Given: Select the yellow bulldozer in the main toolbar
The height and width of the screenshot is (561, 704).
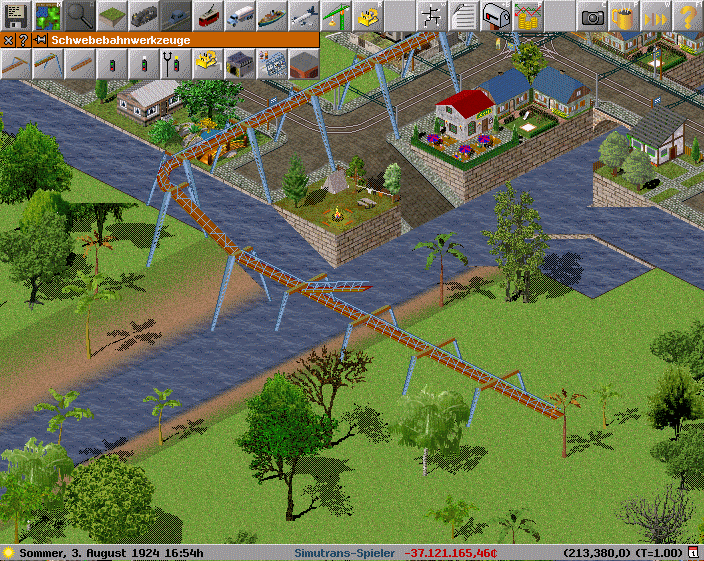Looking at the screenshot, I should point(368,16).
